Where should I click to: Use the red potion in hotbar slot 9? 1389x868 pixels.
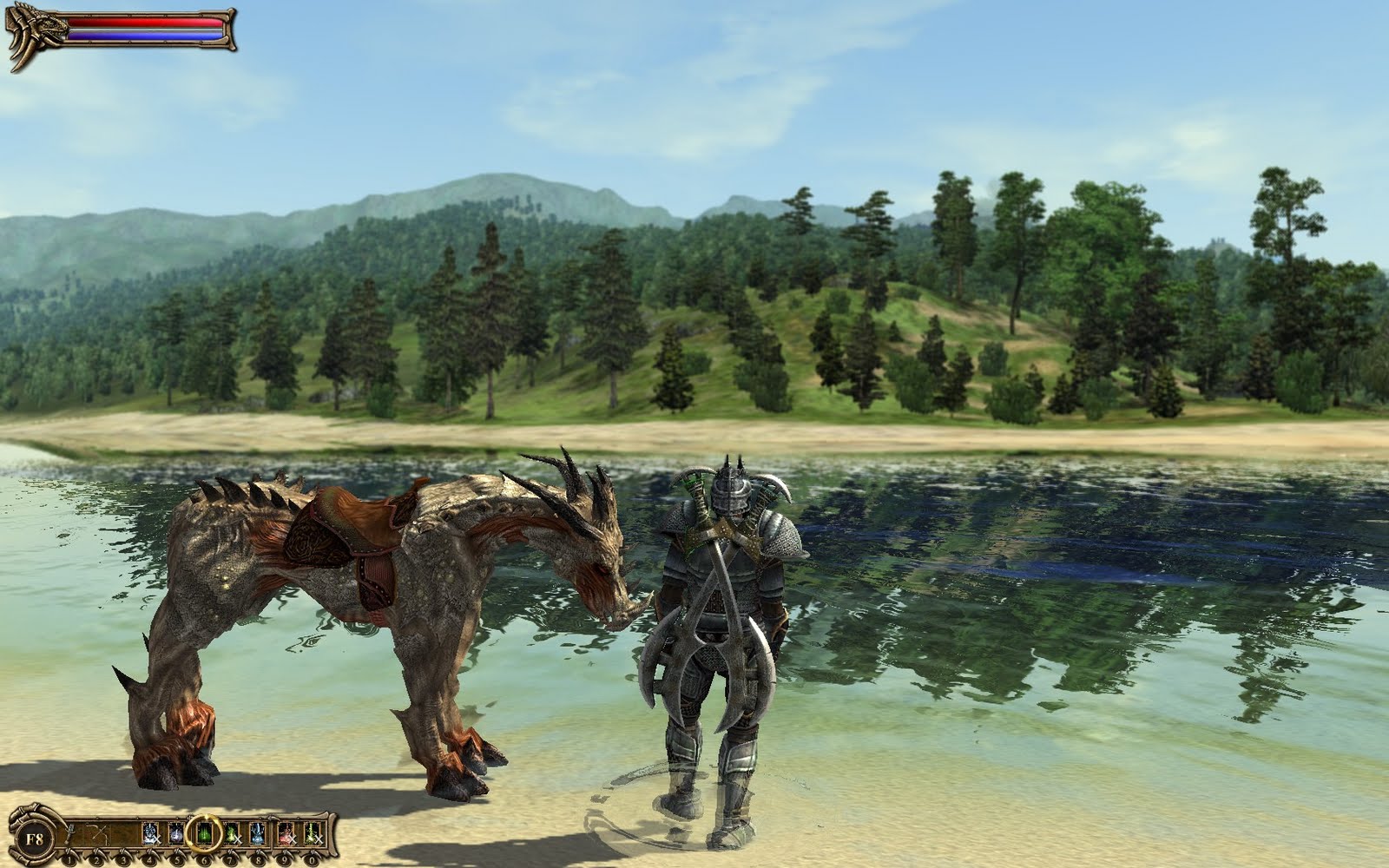coord(286,833)
